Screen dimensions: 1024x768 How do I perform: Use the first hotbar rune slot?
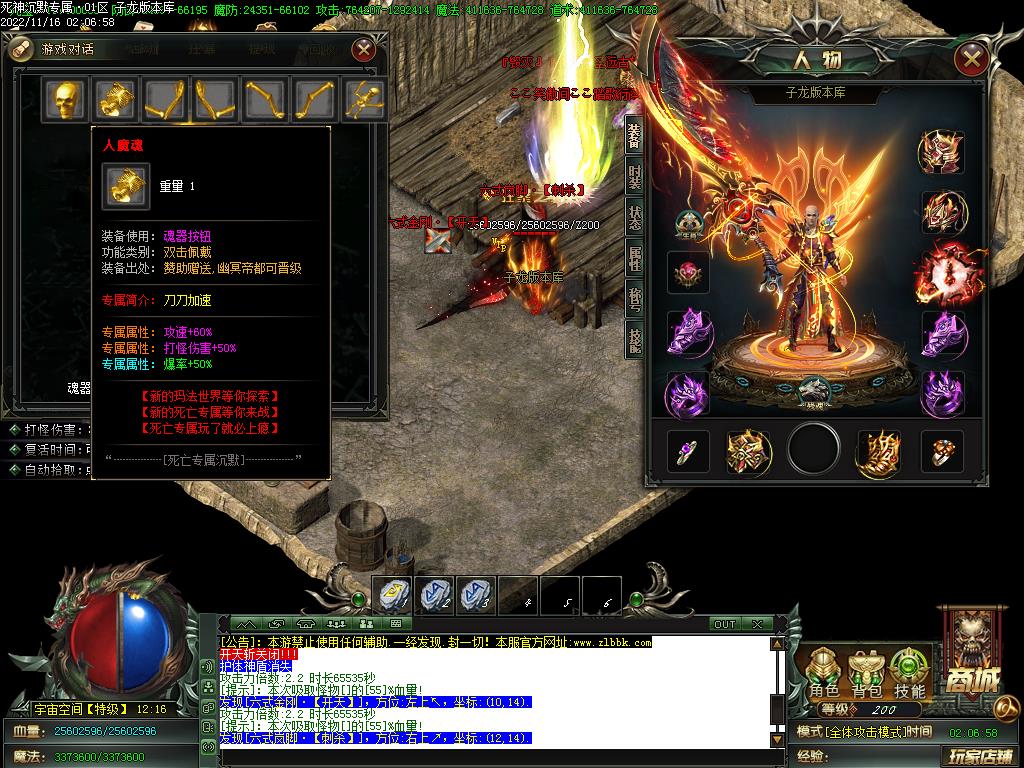pos(393,596)
